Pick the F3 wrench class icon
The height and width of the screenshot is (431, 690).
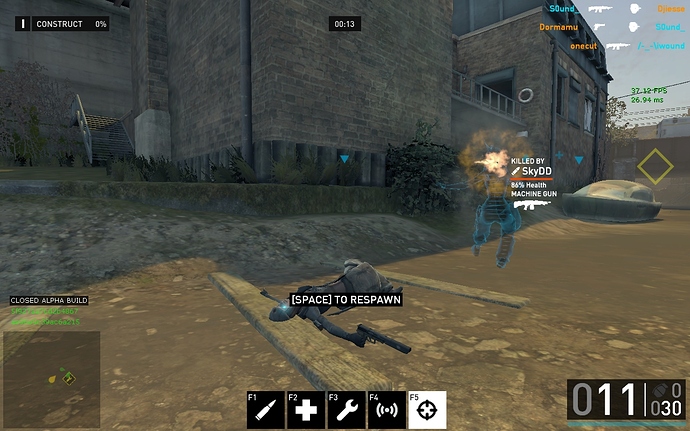coord(346,410)
